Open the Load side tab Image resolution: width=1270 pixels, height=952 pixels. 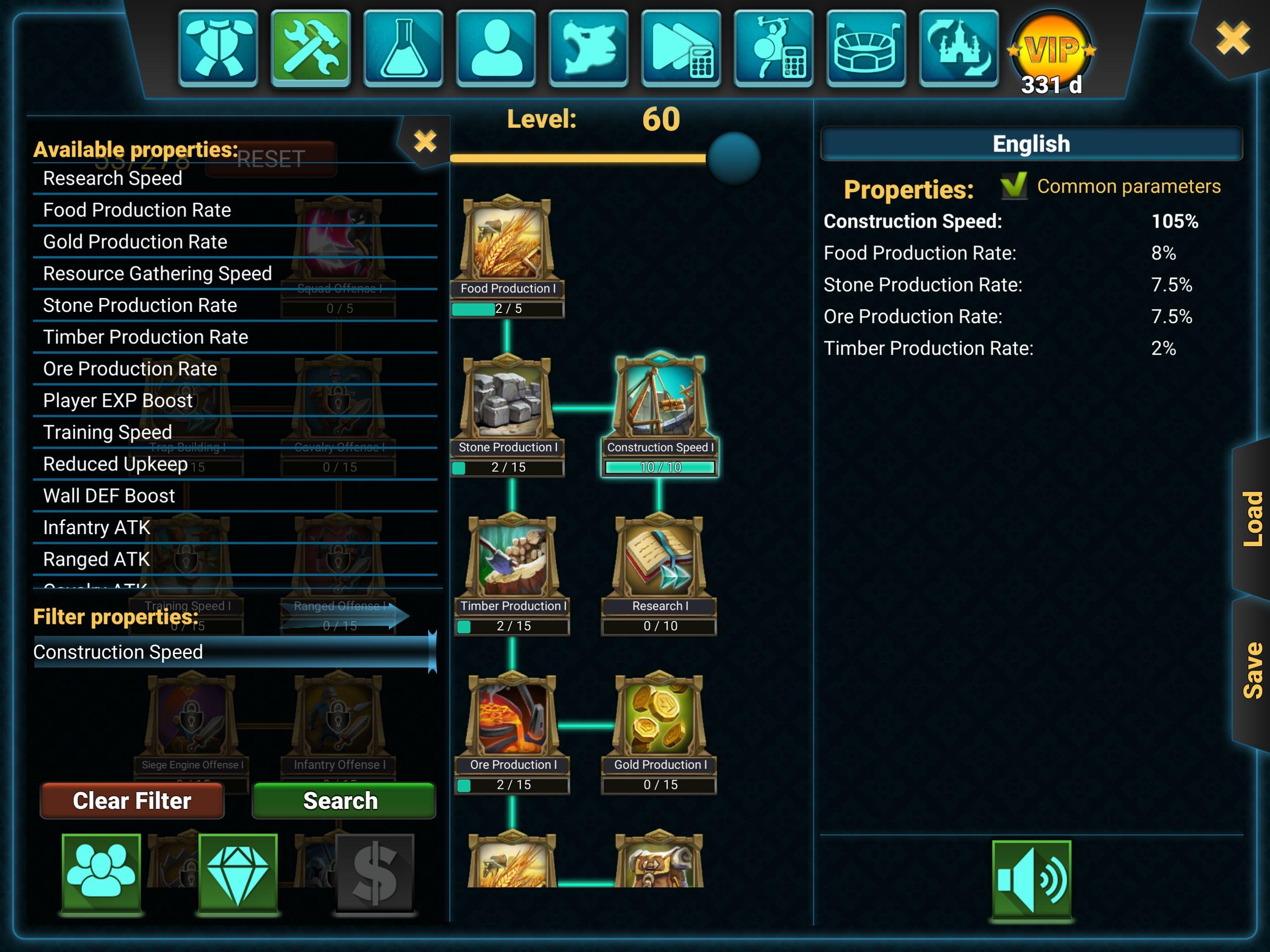[1251, 518]
